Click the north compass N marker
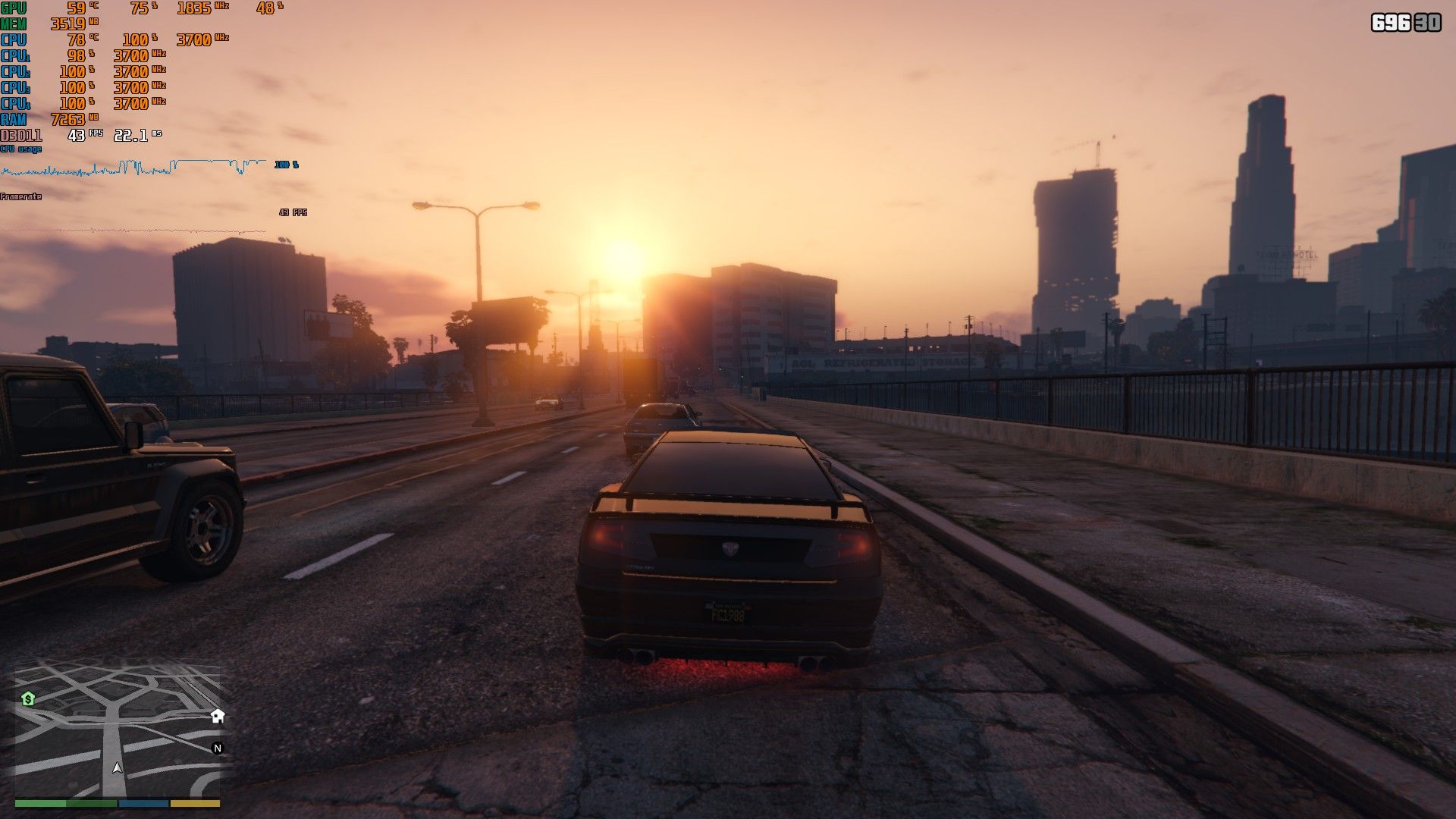This screenshot has width=1456, height=819. point(218,748)
